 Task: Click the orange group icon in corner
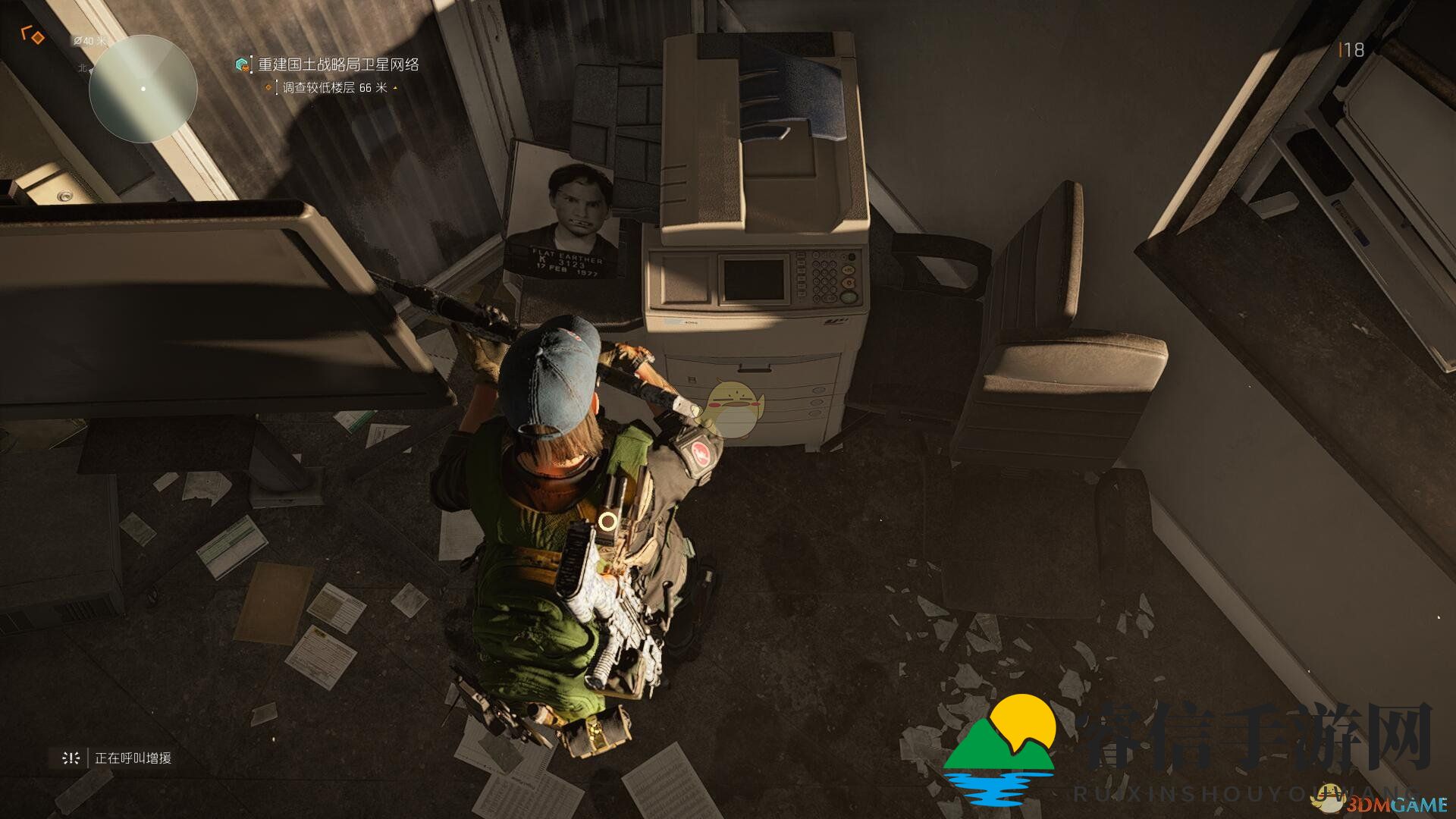(33, 35)
